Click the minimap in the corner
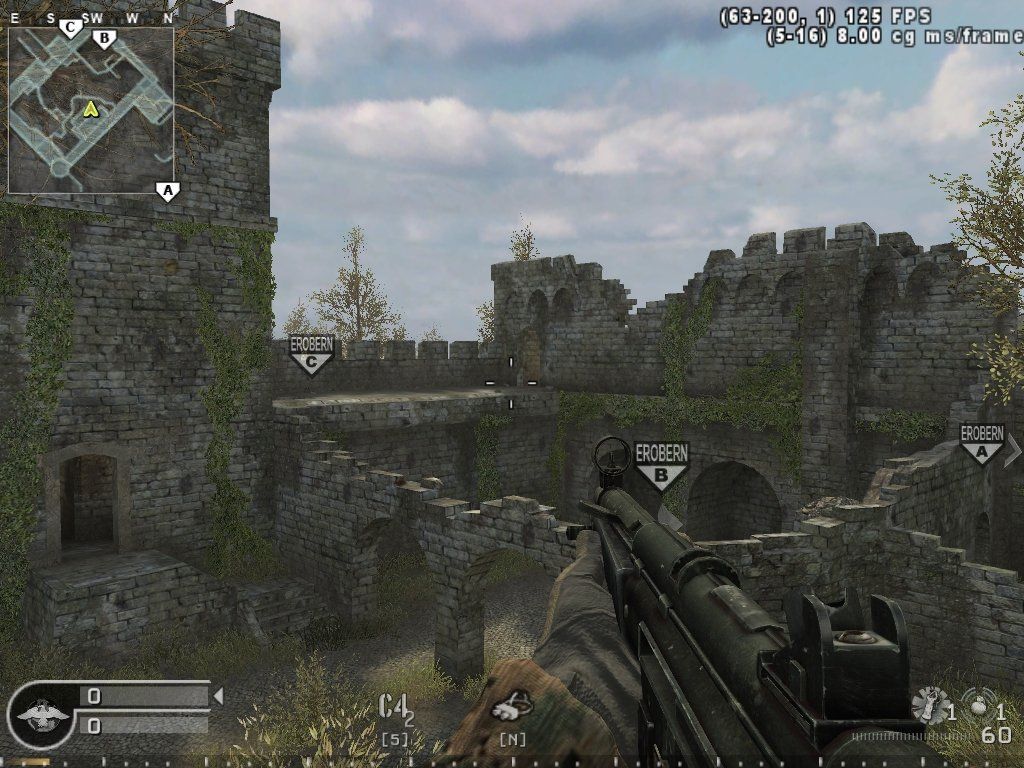This screenshot has width=1024, height=768. pos(91,110)
